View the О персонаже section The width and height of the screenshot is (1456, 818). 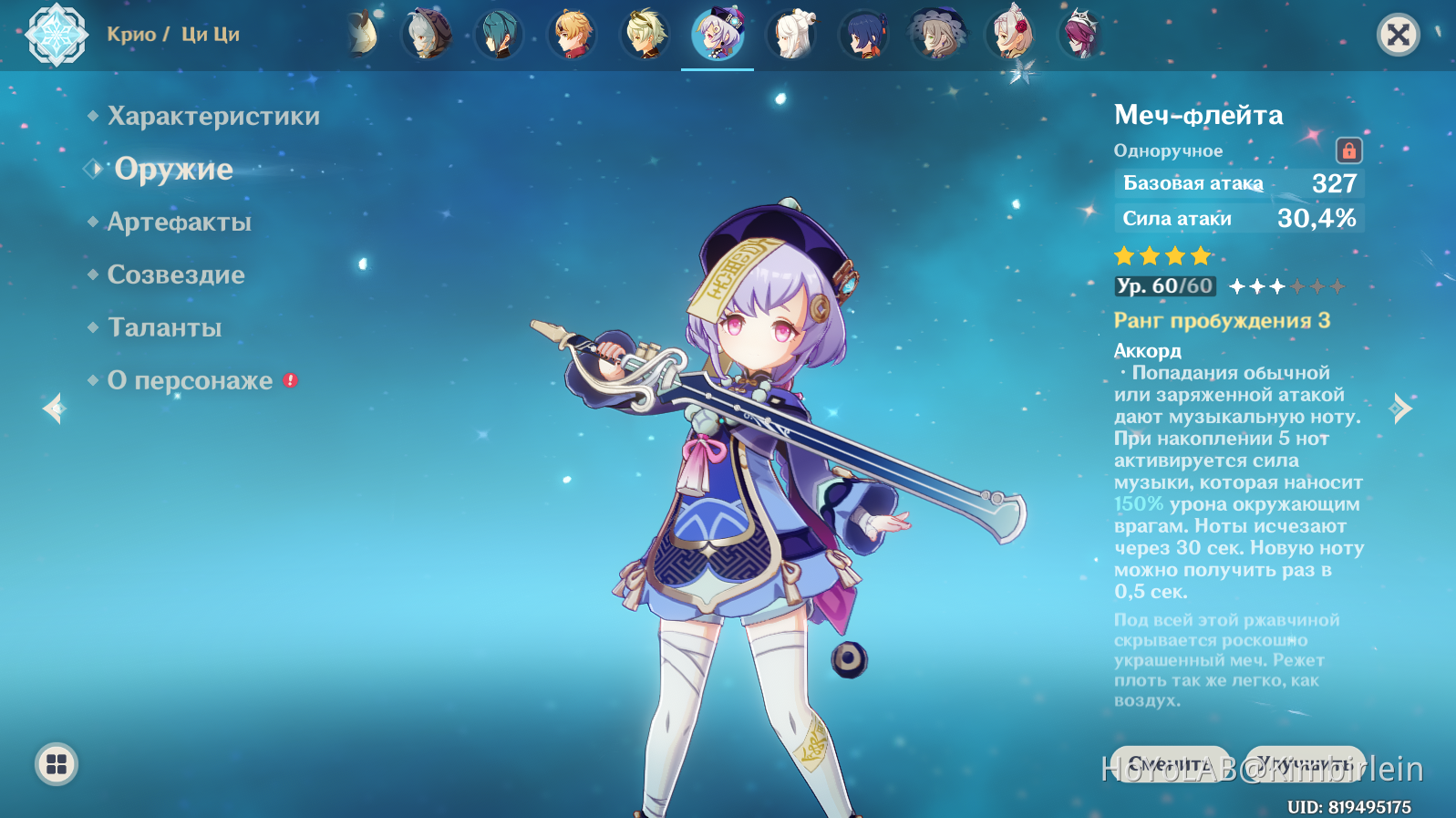(190, 381)
